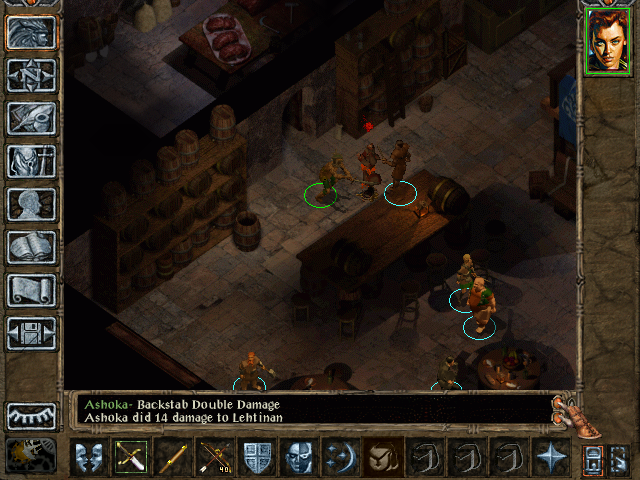This screenshot has height=480, width=640.
Task: Return to the game view sidebar button
Action: pos(32,33)
